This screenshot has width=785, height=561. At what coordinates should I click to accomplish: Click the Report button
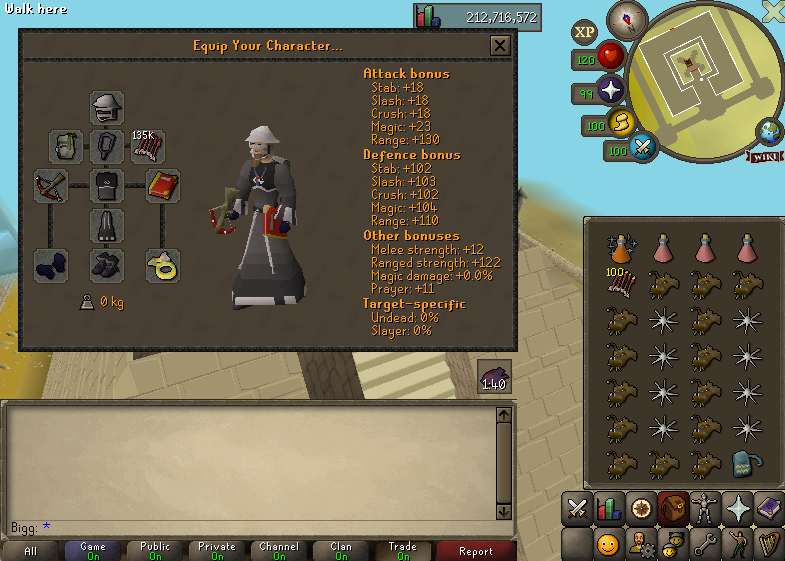[x=476, y=551]
